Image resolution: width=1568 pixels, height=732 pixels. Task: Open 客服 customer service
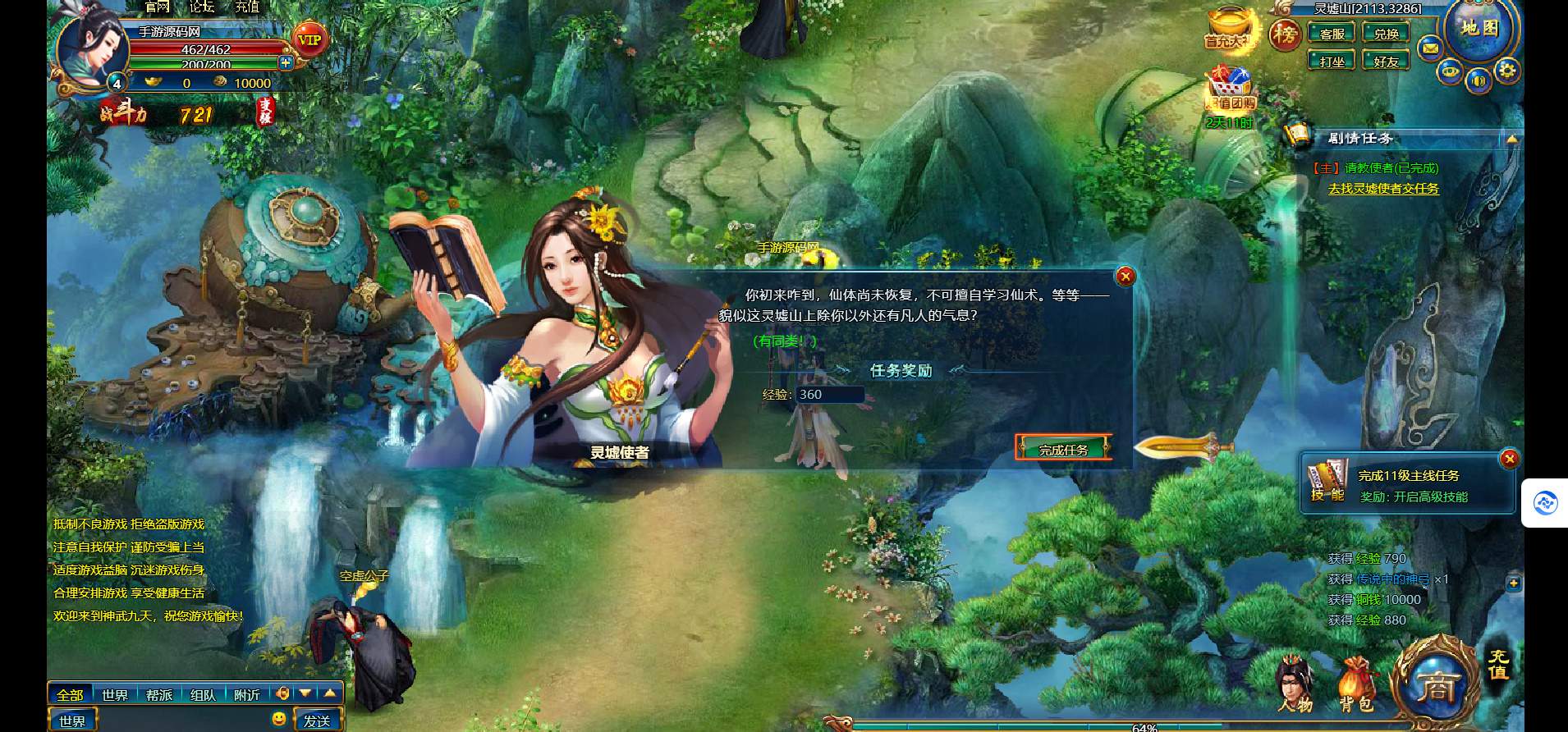(x=1332, y=34)
